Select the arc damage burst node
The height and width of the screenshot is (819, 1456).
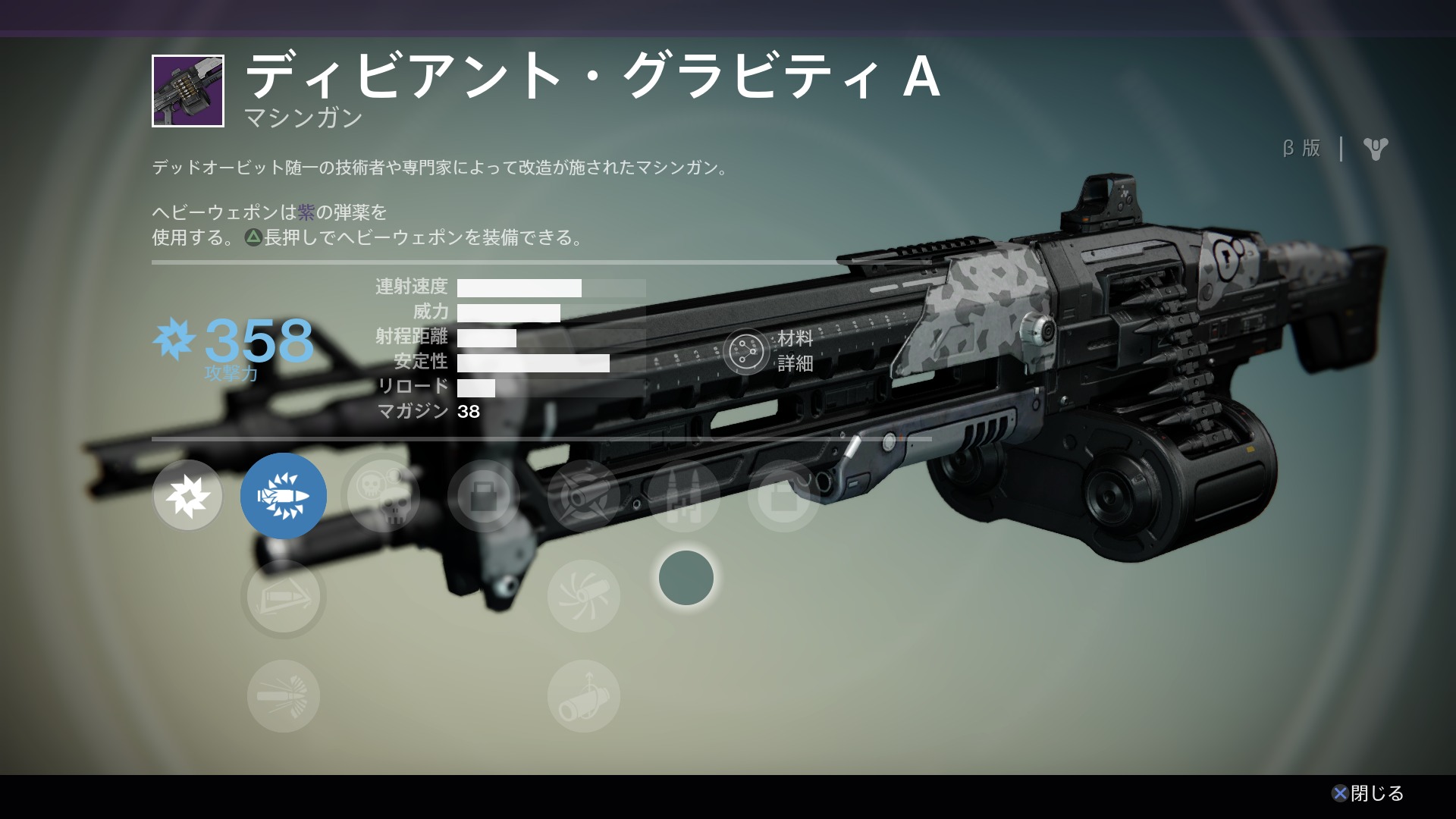point(187,496)
